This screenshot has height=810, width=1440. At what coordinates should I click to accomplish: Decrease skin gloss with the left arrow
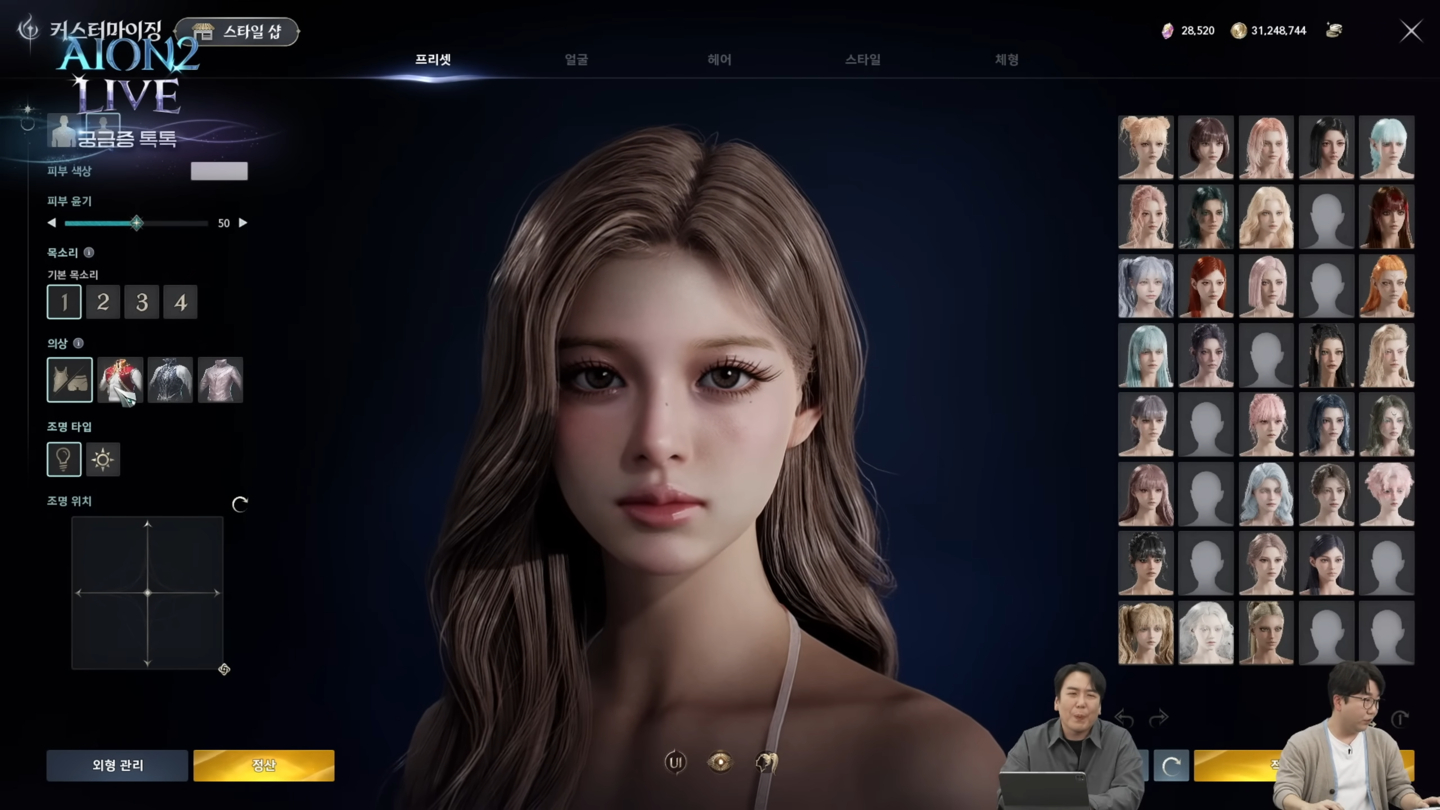pyautogui.click(x=52, y=223)
